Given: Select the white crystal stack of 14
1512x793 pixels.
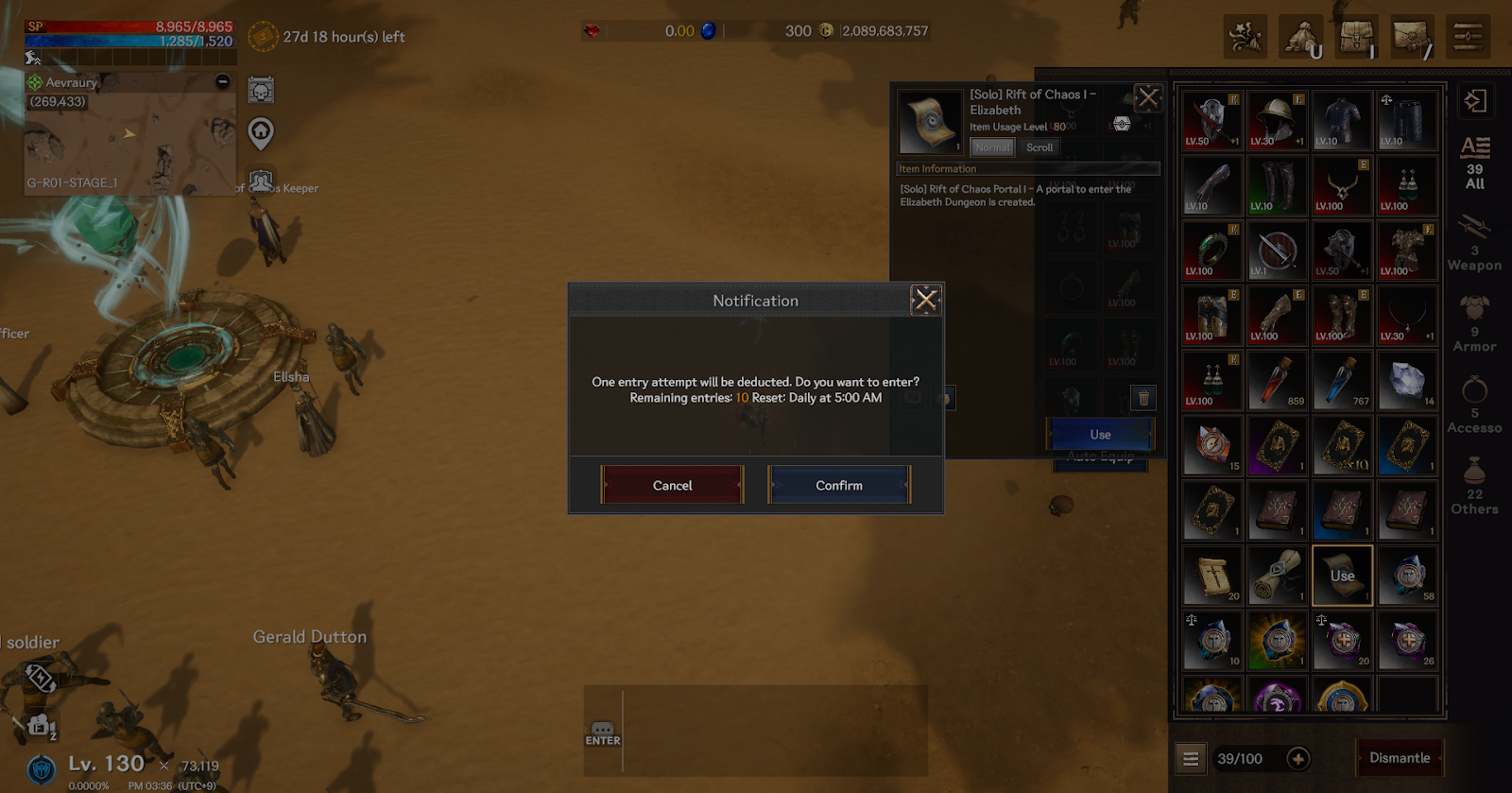Looking at the screenshot, I should 1408,381.
